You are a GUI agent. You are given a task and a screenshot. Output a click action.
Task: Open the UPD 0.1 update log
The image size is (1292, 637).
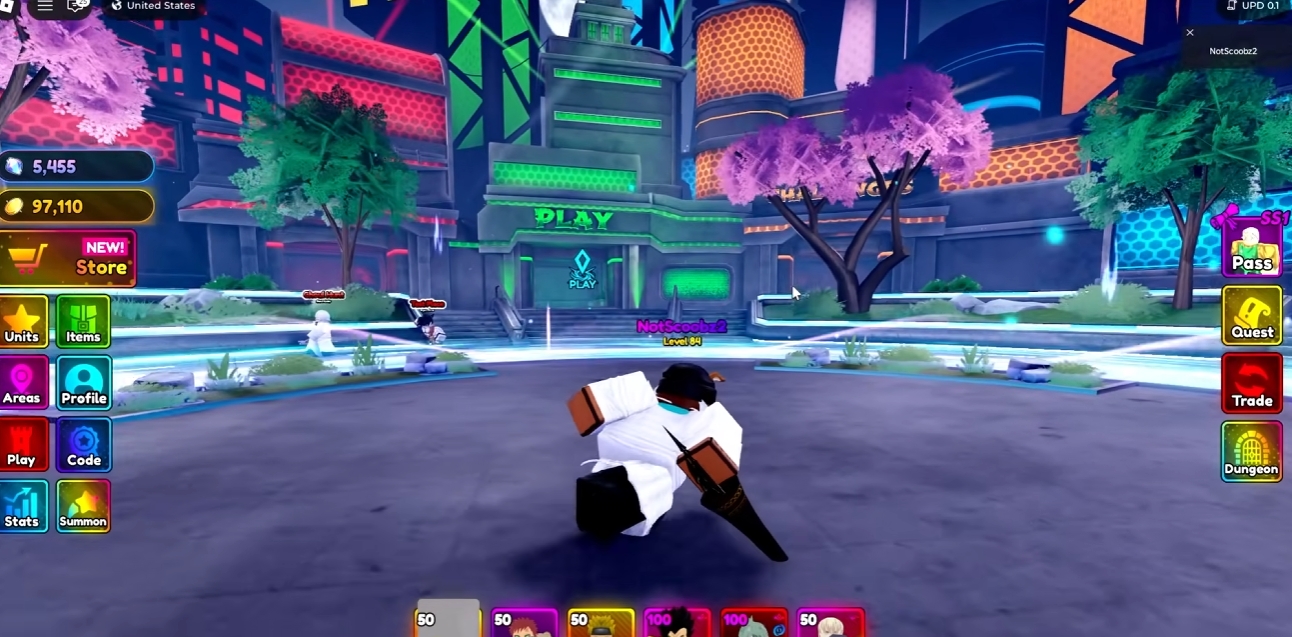(1252, 6)
